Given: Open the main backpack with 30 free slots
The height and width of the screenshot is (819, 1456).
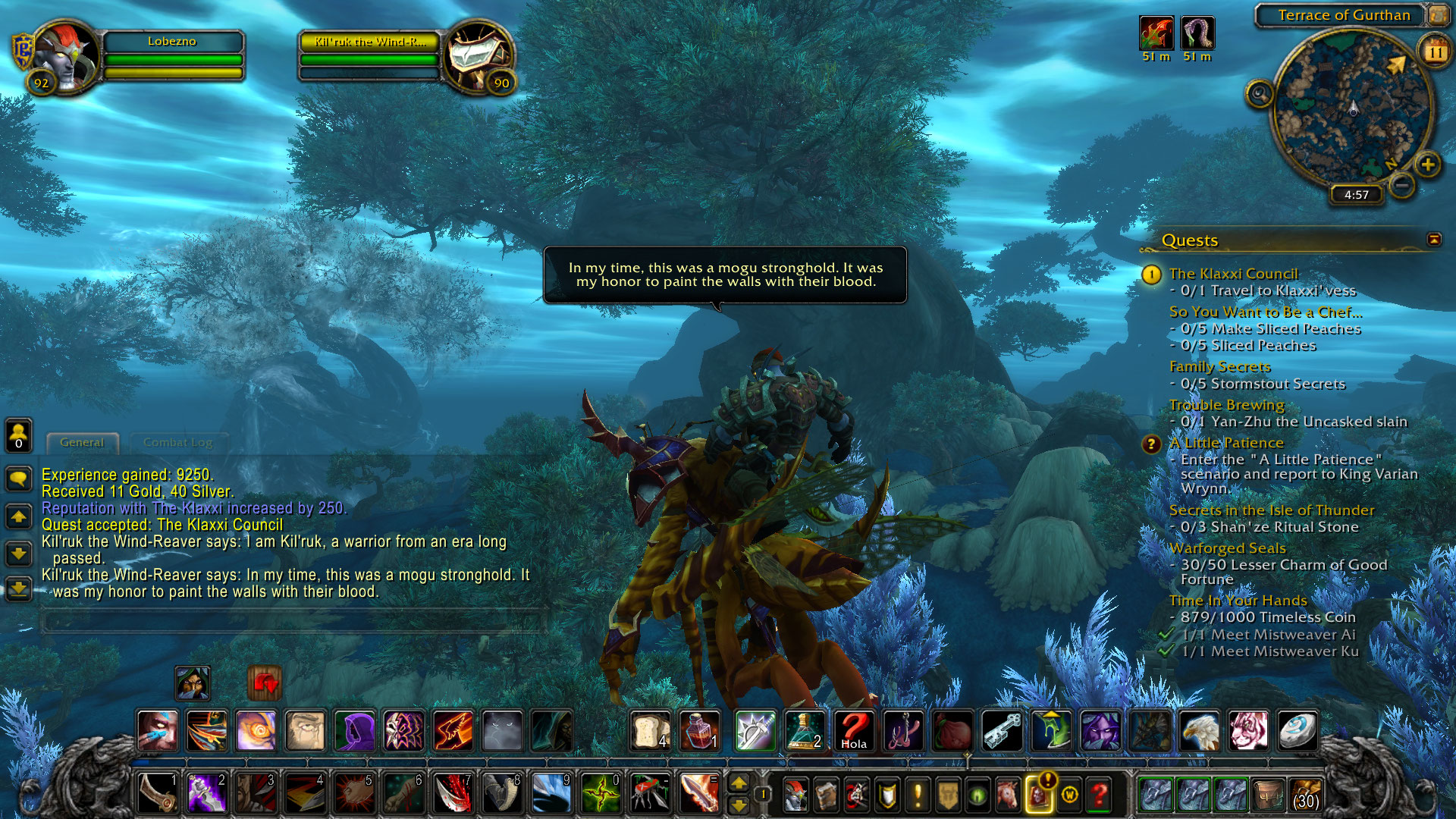Looking at the screenshot, I should [1305, 794].
